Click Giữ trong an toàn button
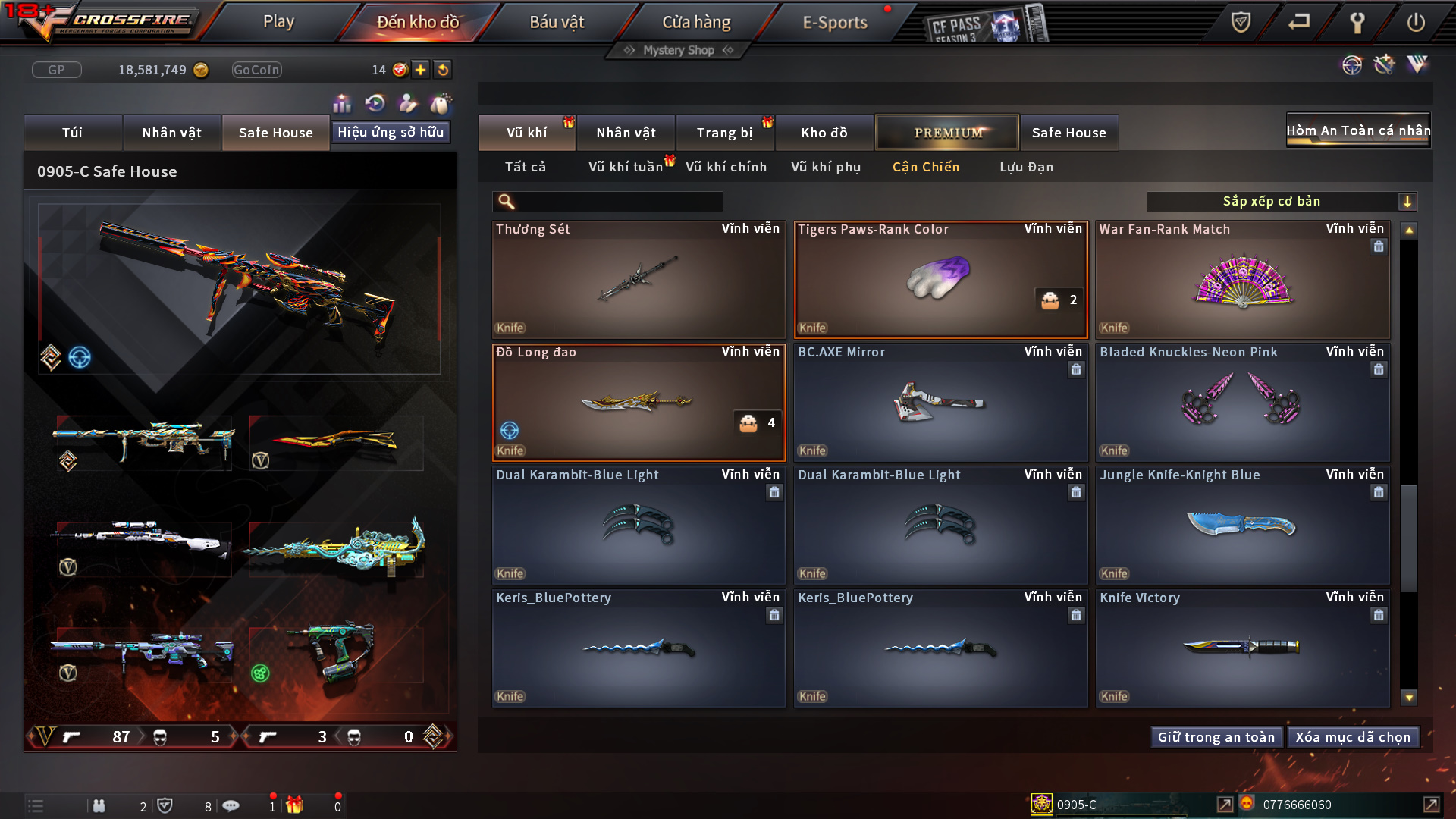Image resolution: width=1456 pixels, height=819 pixels. tap(1216, 737)
